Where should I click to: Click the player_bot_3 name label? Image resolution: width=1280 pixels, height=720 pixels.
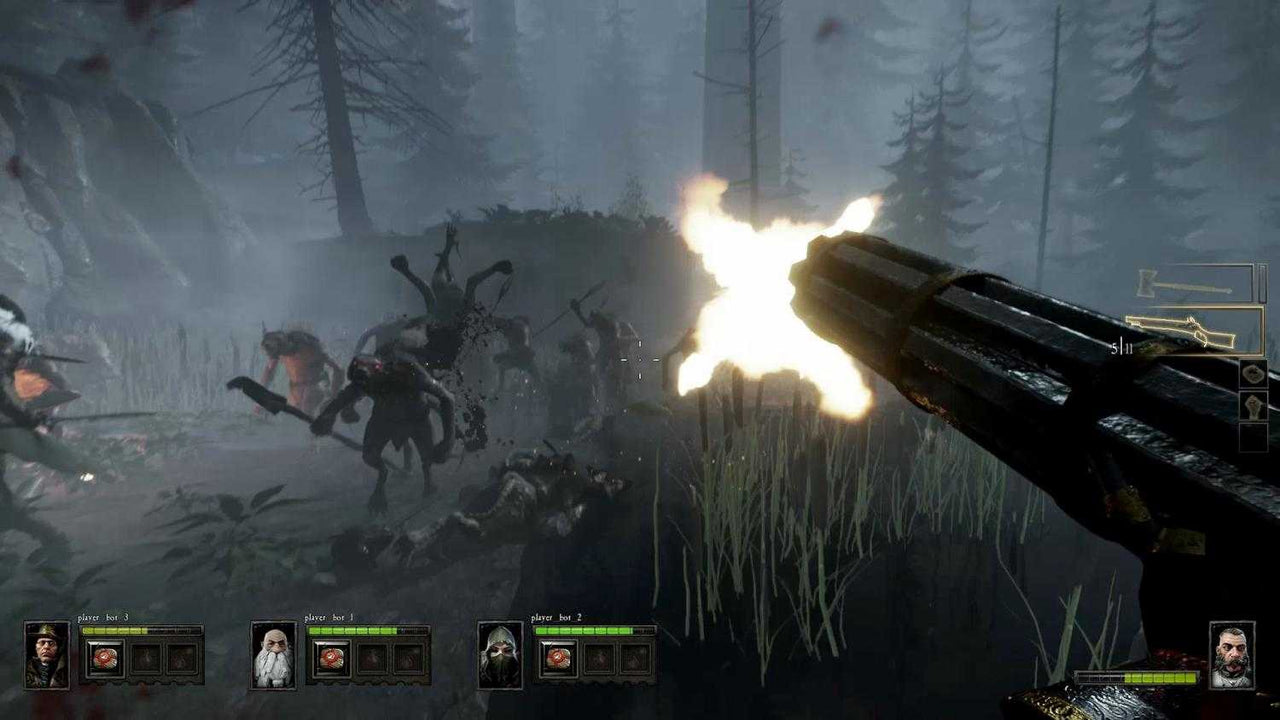(101, 617)
